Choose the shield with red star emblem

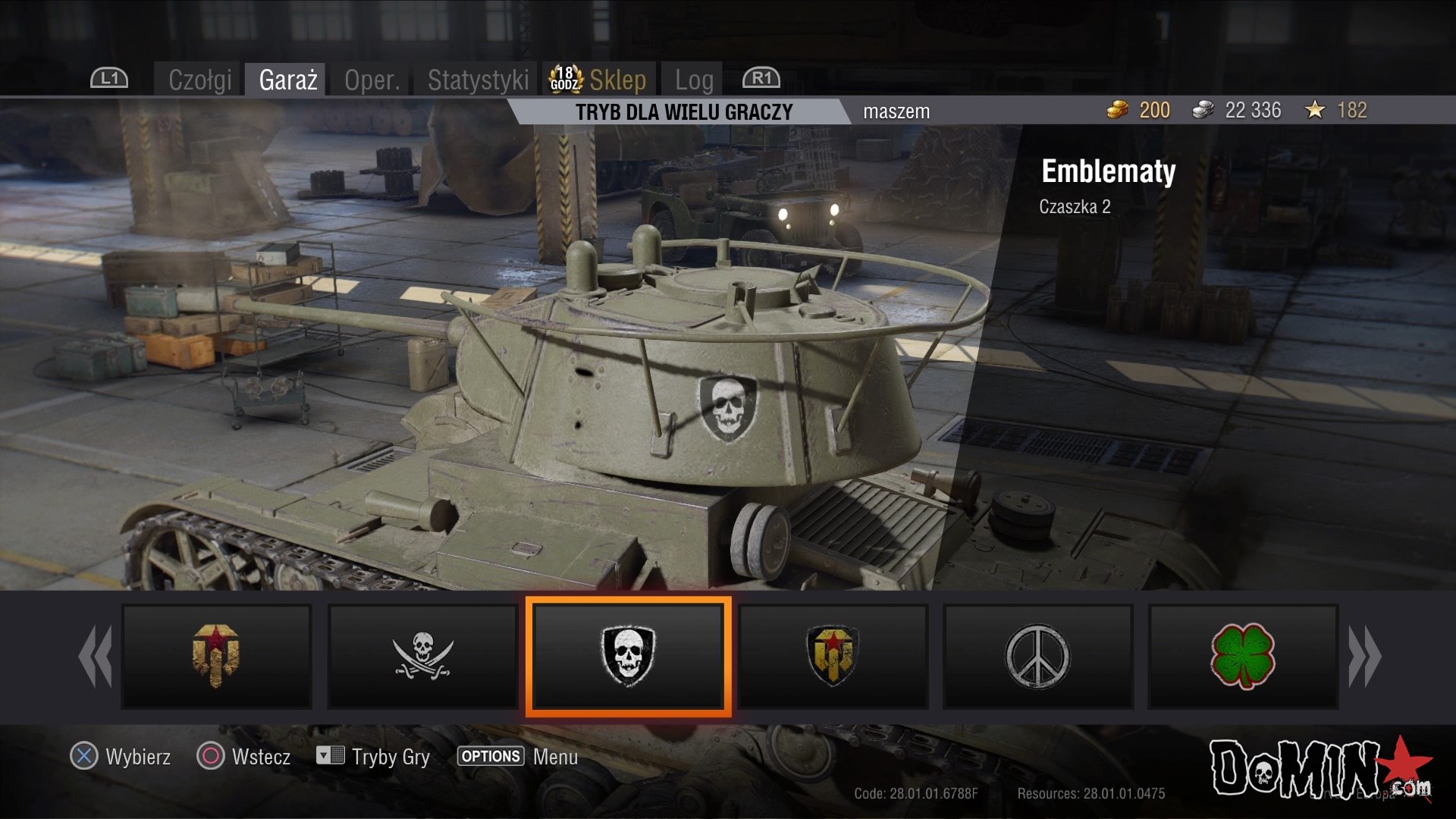(x=833, y=657)
